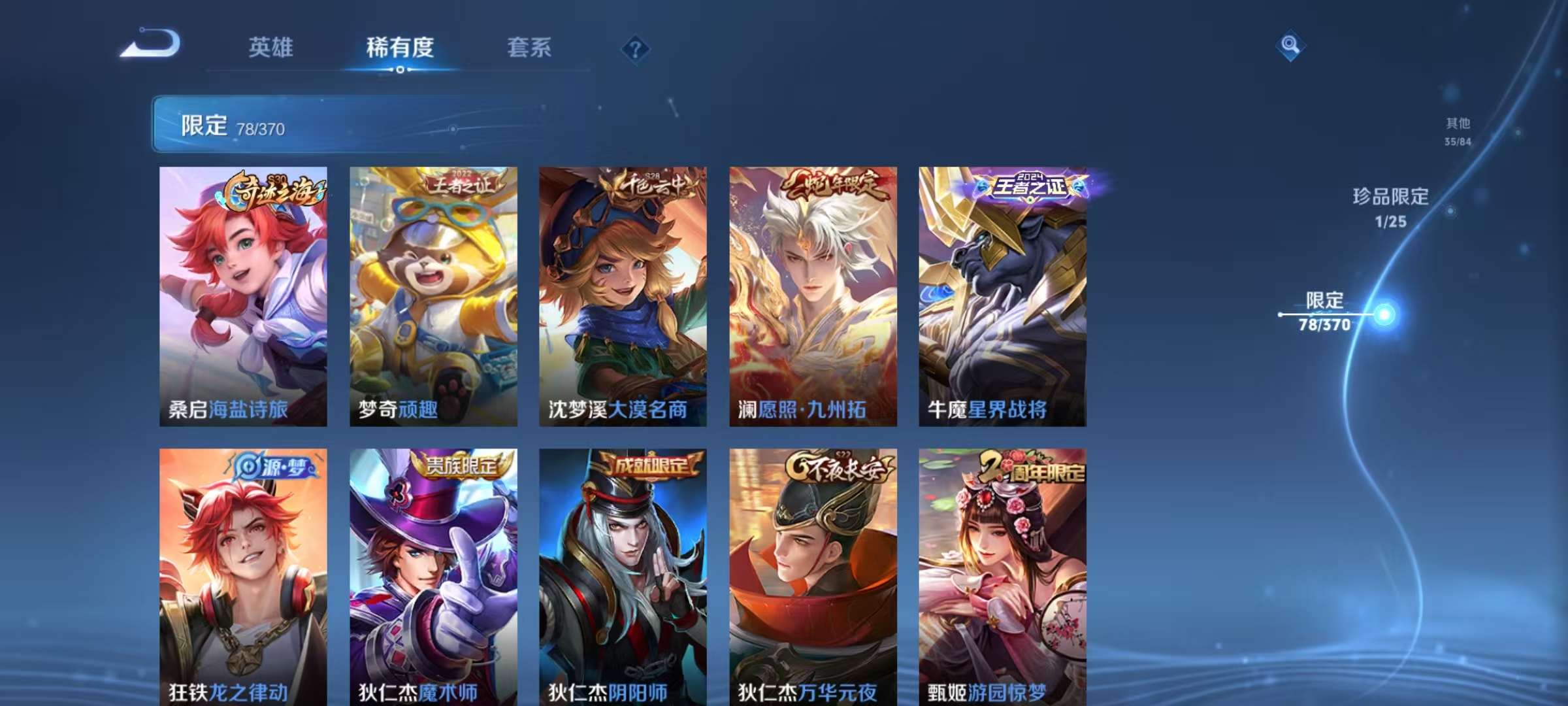View the 沈梦溪 大漠名商 skin
This screenshot has height=706, width=1568.
pyautogui.click(x=621, y=294)
